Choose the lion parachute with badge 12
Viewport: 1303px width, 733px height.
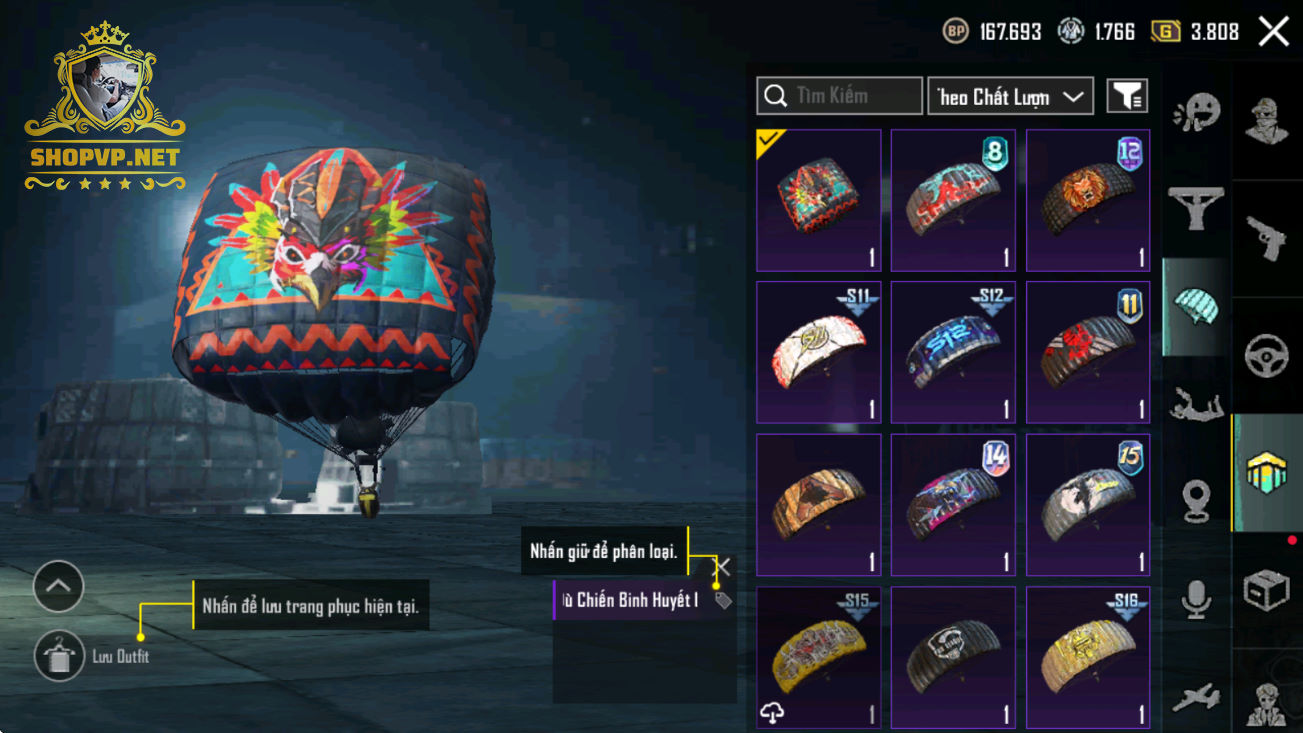(1088, 200)
